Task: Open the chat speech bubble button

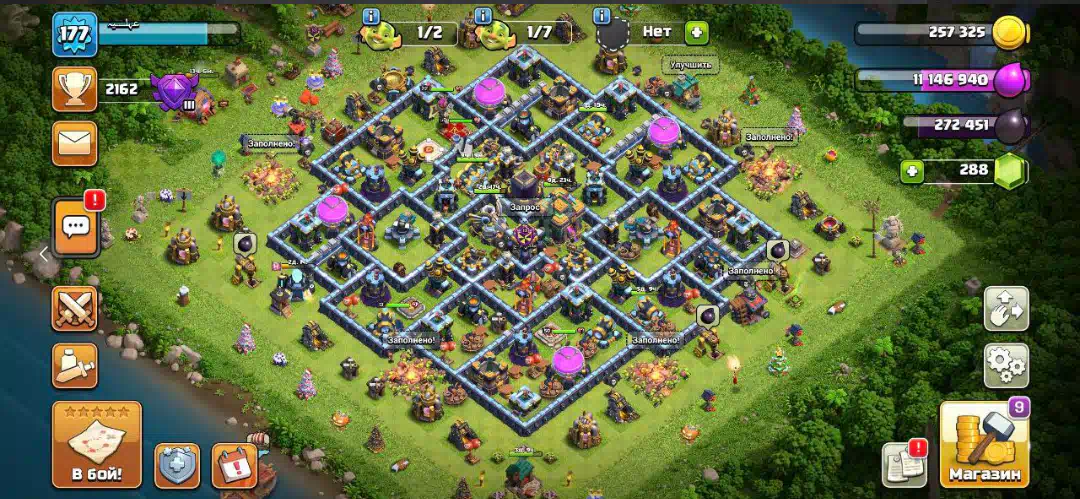Action: (76, 226)
